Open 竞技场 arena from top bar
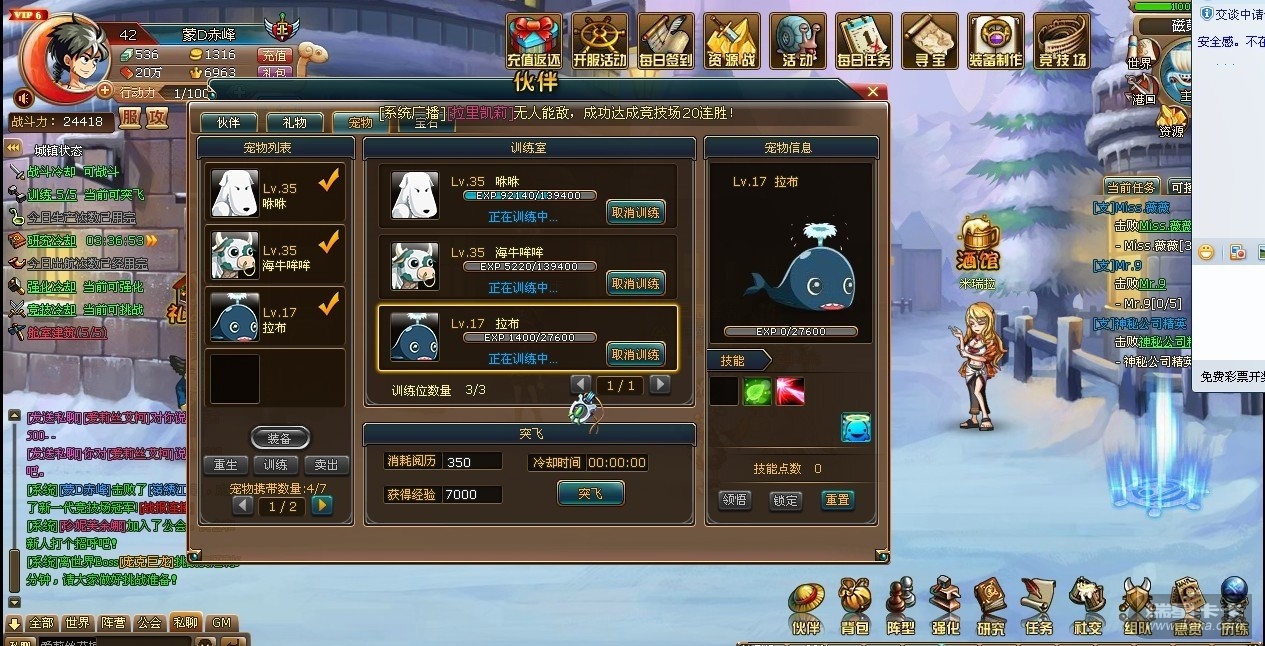The image size is (1265, 646). 1061,43
